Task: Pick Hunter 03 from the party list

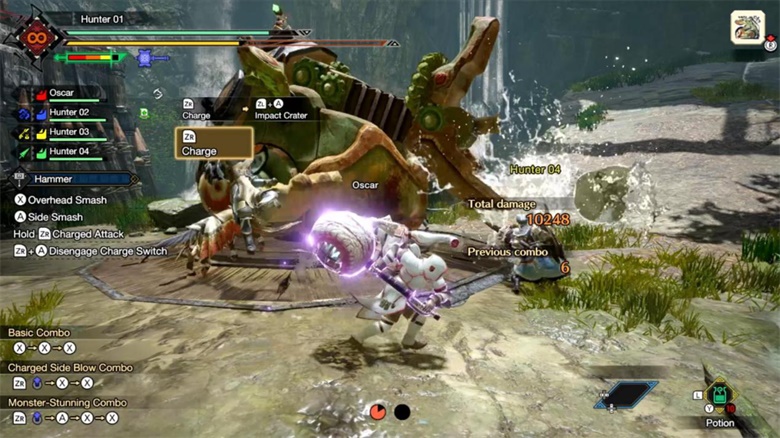Action: pos(69,132)
